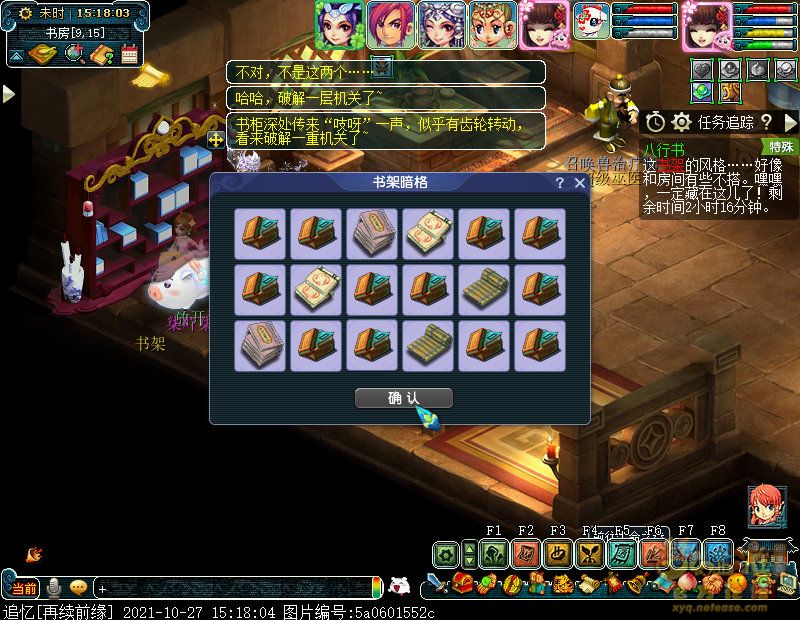This screenshot has width=800, height=620.
Task: Select the purple-haired teammate portrait
Action: tap(339, 24)
